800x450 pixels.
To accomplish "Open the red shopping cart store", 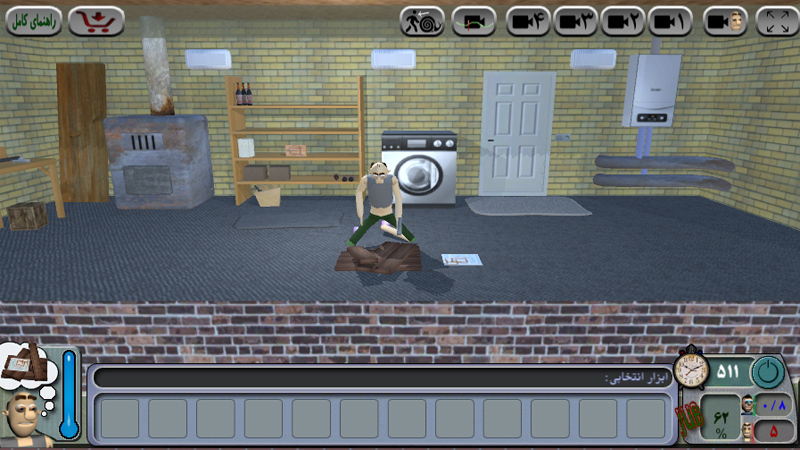I will point(96,21).
